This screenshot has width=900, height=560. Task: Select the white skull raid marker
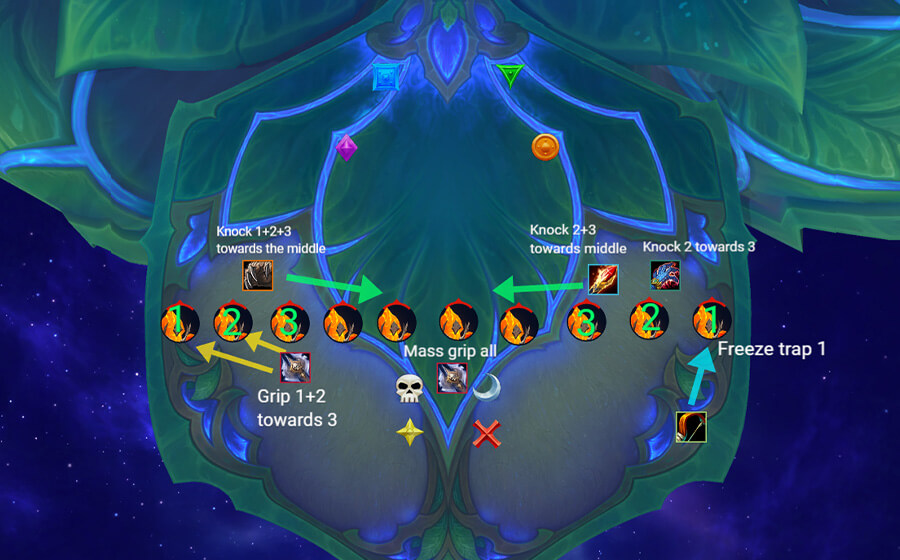(407, 389)
